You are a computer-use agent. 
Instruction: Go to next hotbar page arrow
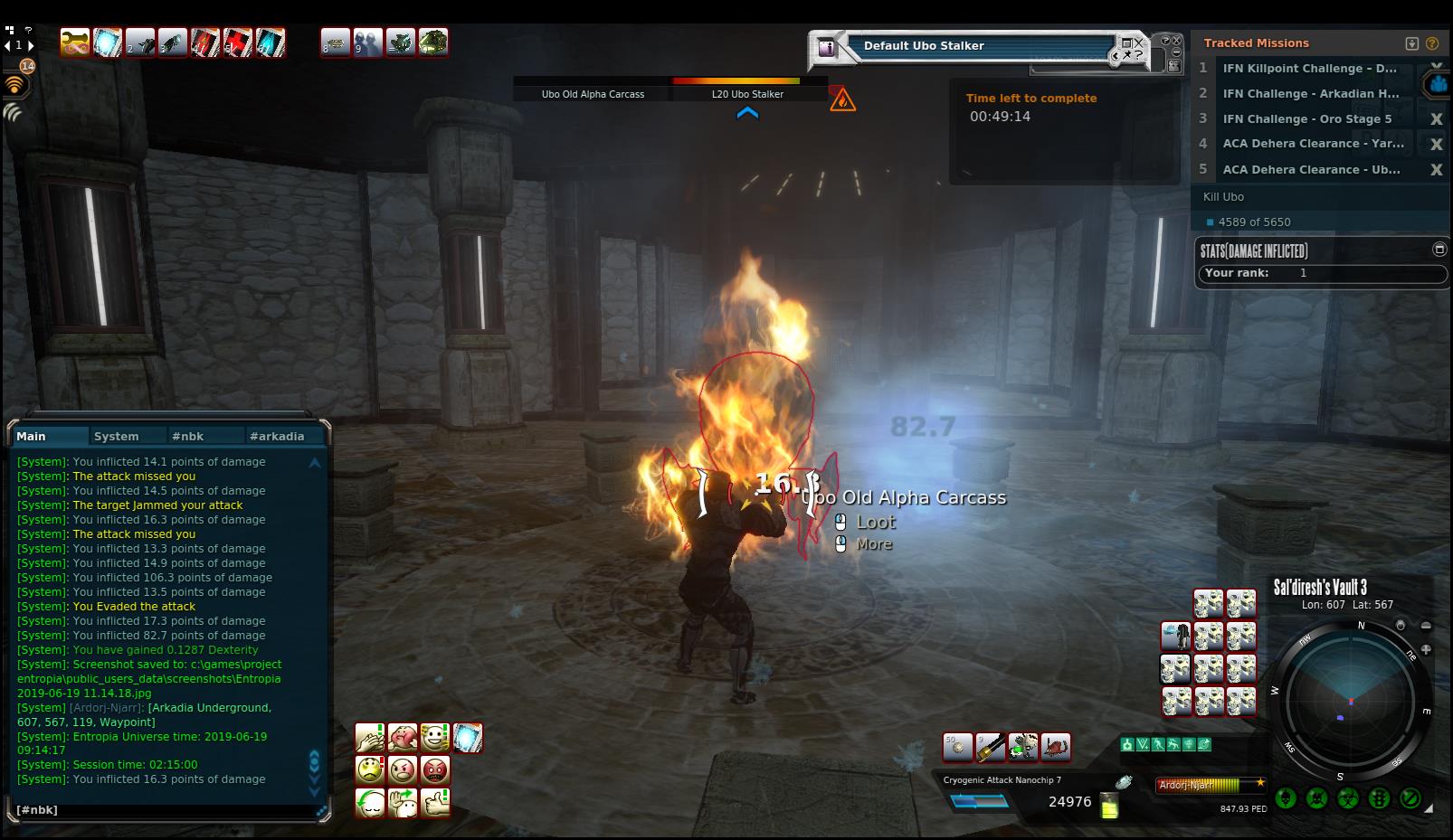click(32, 45)
